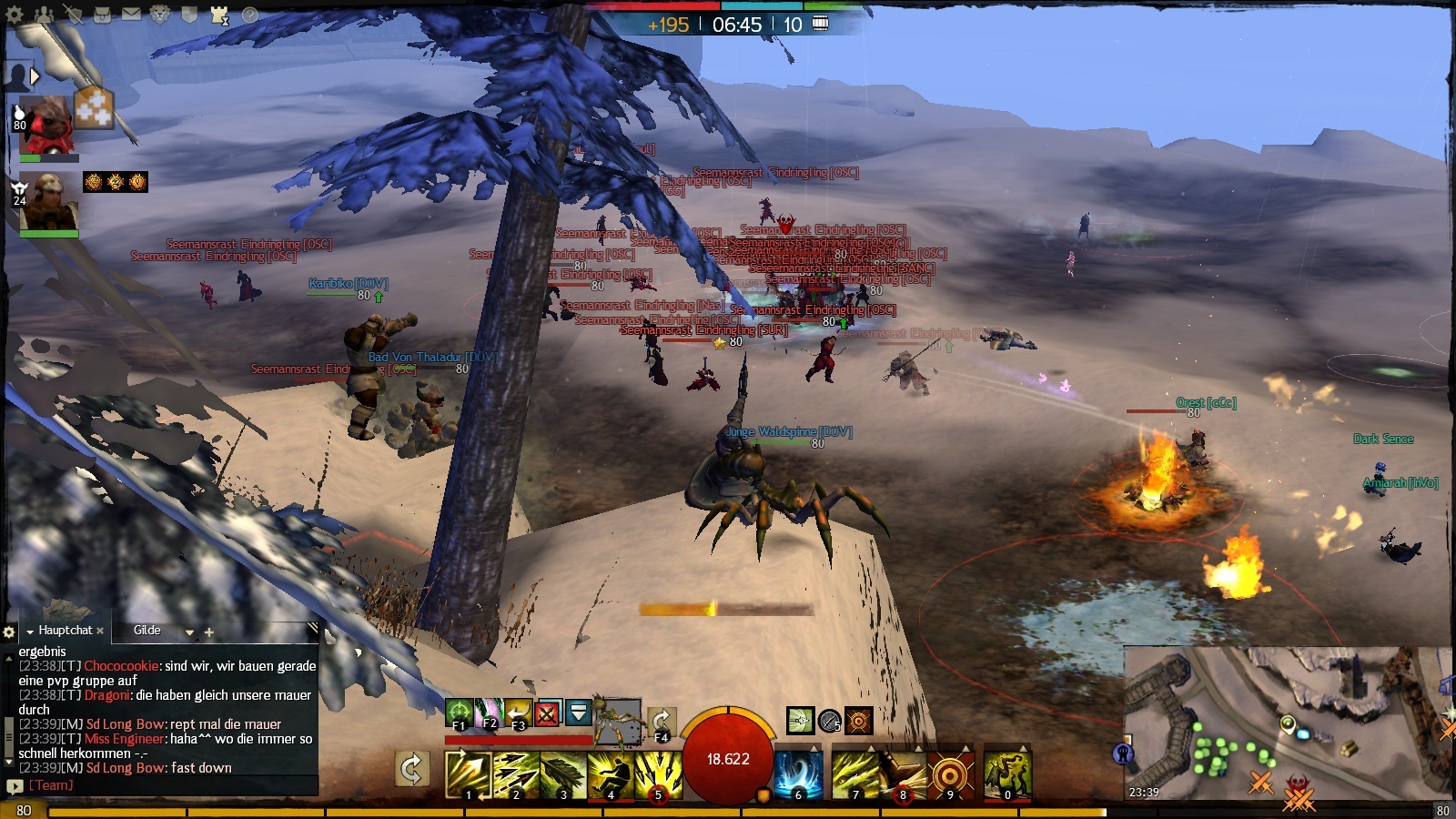Viewport: 1456px width, 819px height.
Task: Use the blue water healing skill
Action: coord(798,775)
